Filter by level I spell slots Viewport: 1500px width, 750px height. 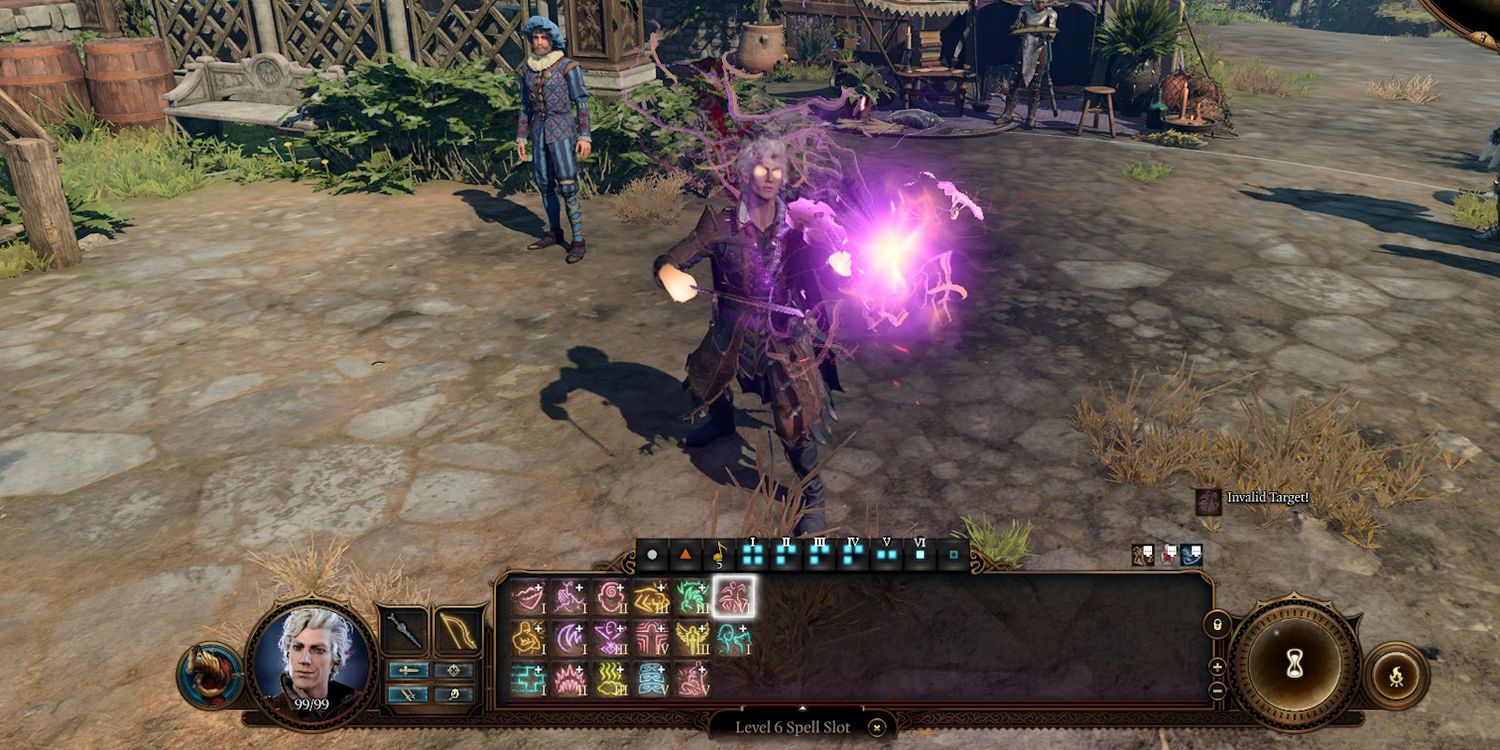coord(752,553)
